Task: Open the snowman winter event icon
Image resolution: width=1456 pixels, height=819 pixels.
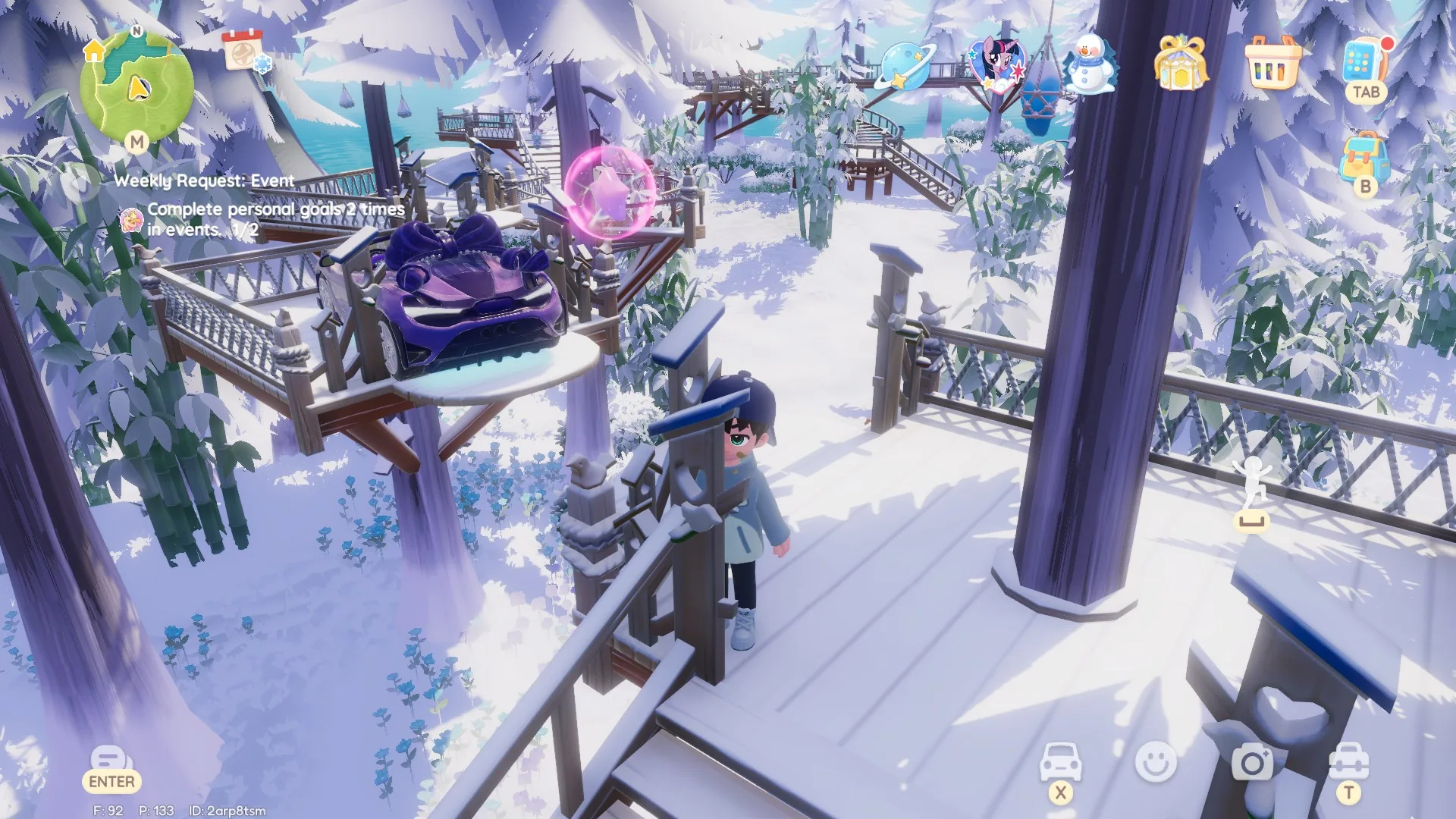Action: click(x=1090, y=64)
